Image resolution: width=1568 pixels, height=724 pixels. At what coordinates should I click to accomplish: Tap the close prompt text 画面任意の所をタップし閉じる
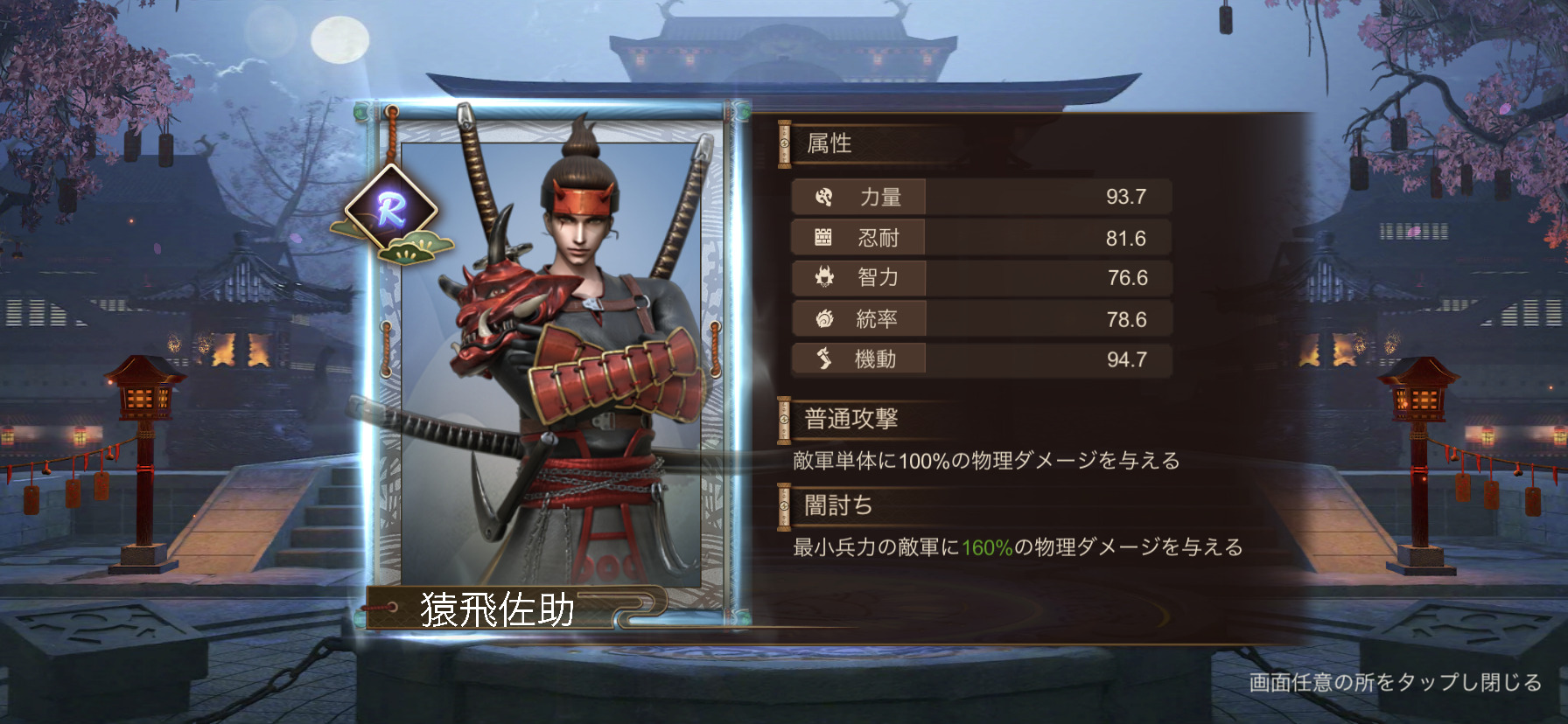1395,682
